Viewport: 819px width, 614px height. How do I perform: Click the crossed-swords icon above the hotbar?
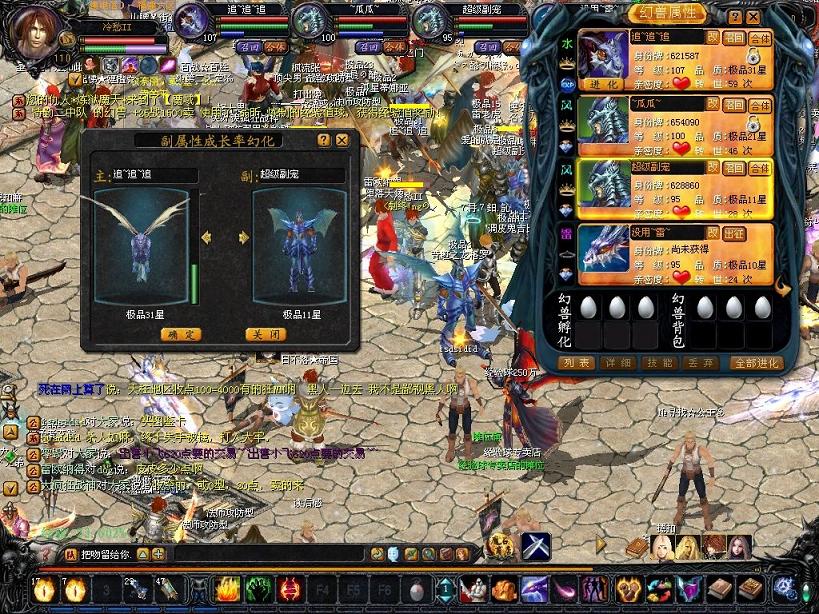(x=535, y=546)
